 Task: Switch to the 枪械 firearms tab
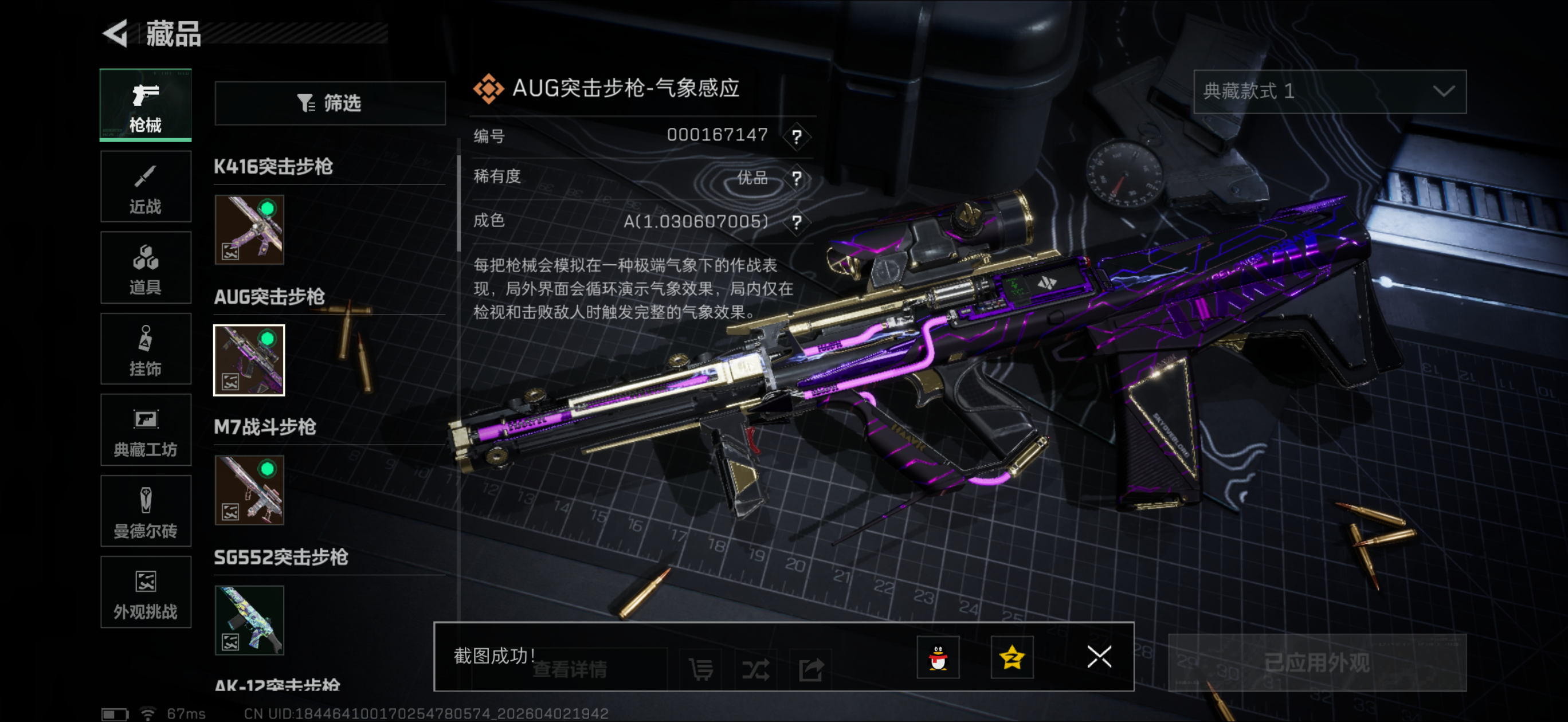click(146, 105)
